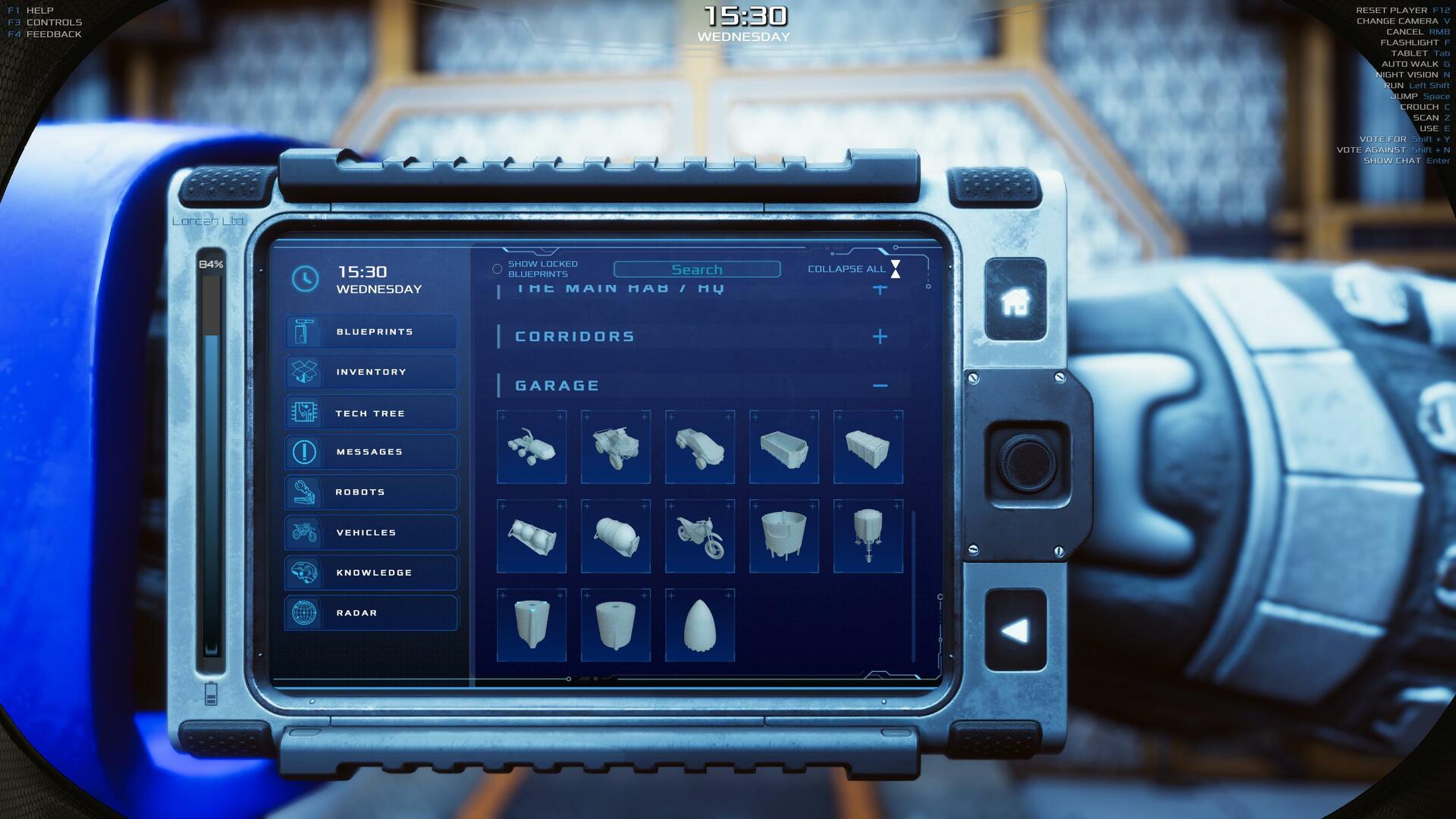Image resolution: width=1456 pixels, height=819 pixels.
Task: Open the Blueprints menu
Action: [x=371, y=331]
